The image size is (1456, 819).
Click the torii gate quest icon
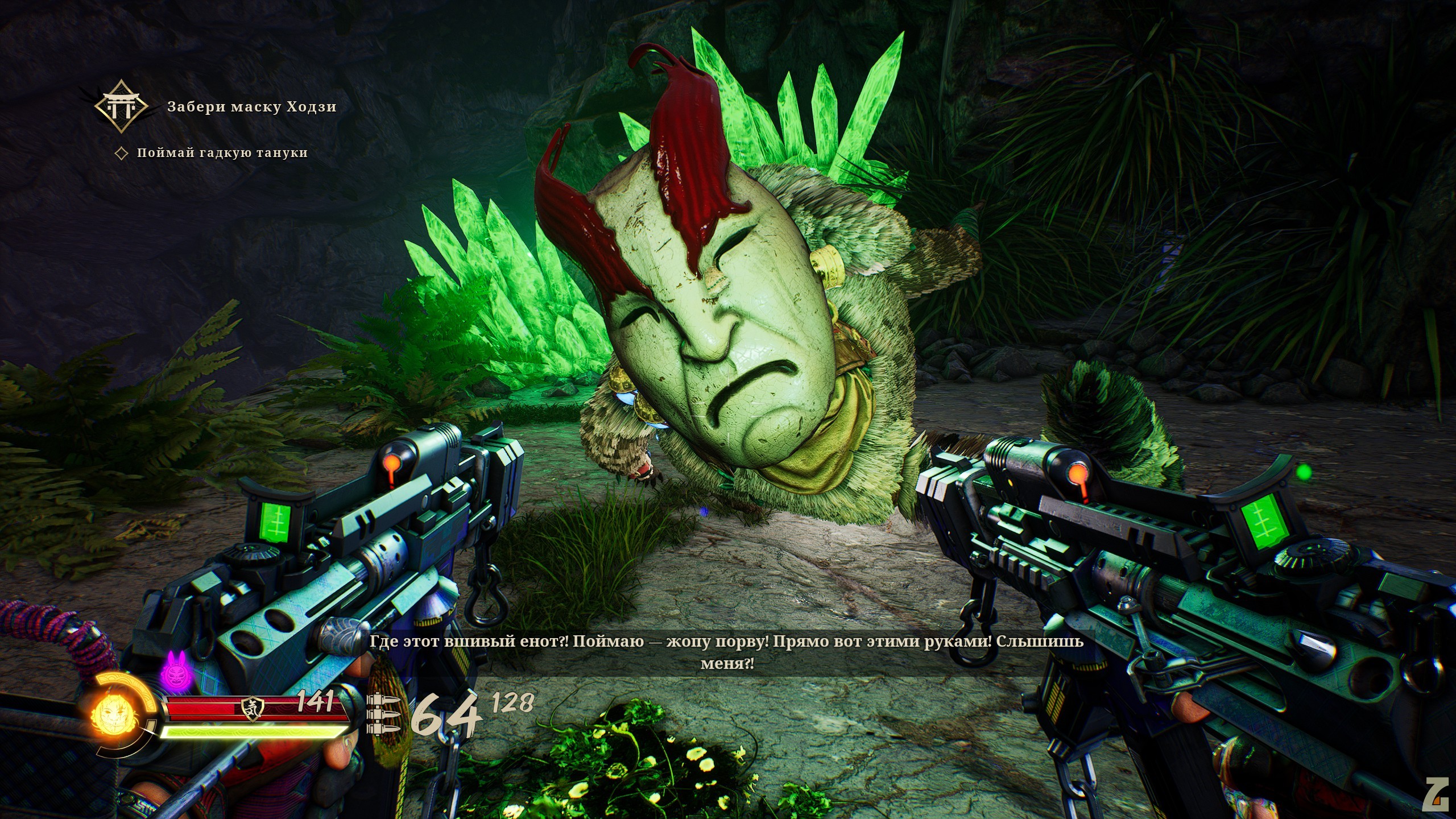click(122, 107)
